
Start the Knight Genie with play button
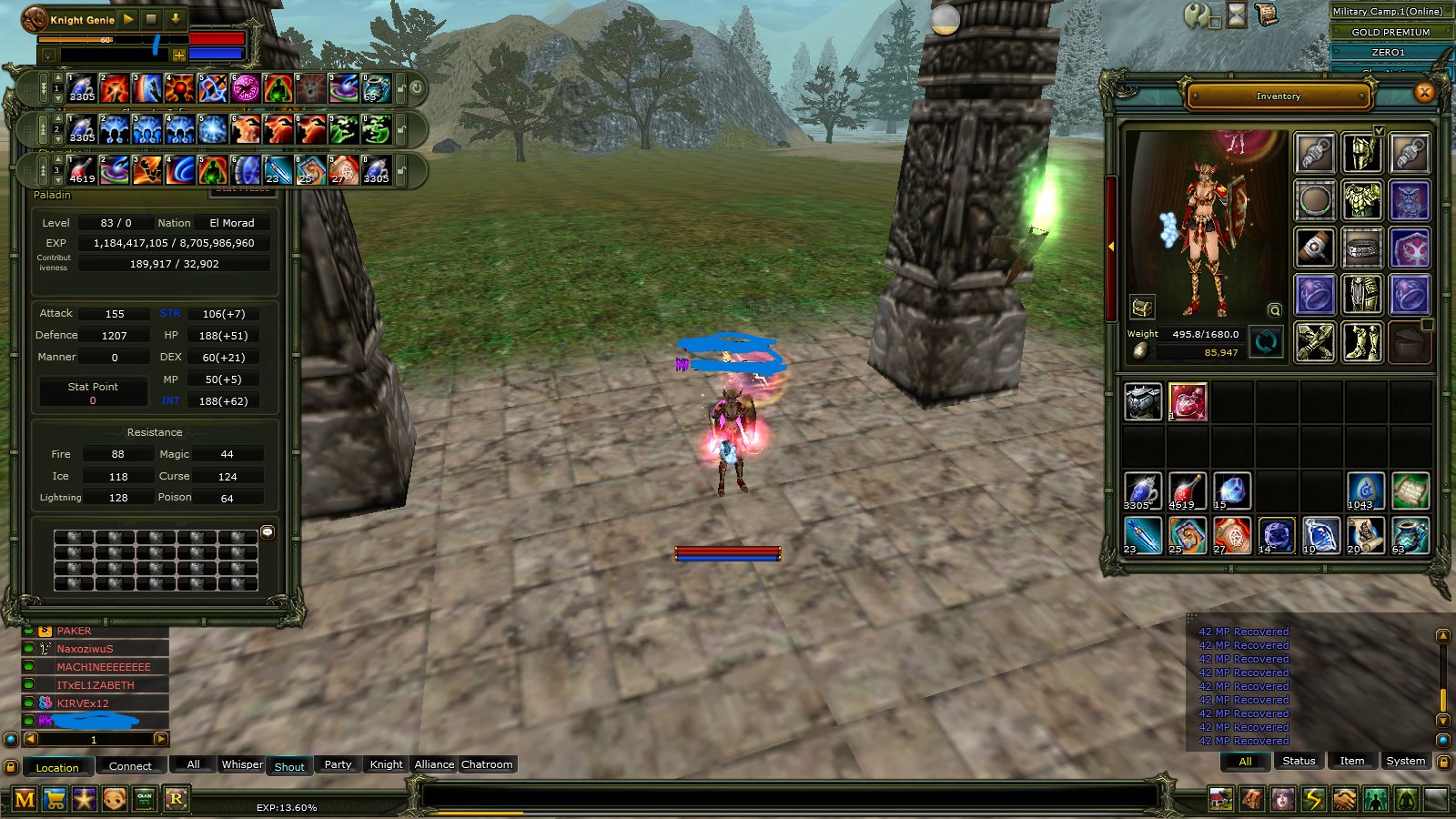[x=128, y=19]
